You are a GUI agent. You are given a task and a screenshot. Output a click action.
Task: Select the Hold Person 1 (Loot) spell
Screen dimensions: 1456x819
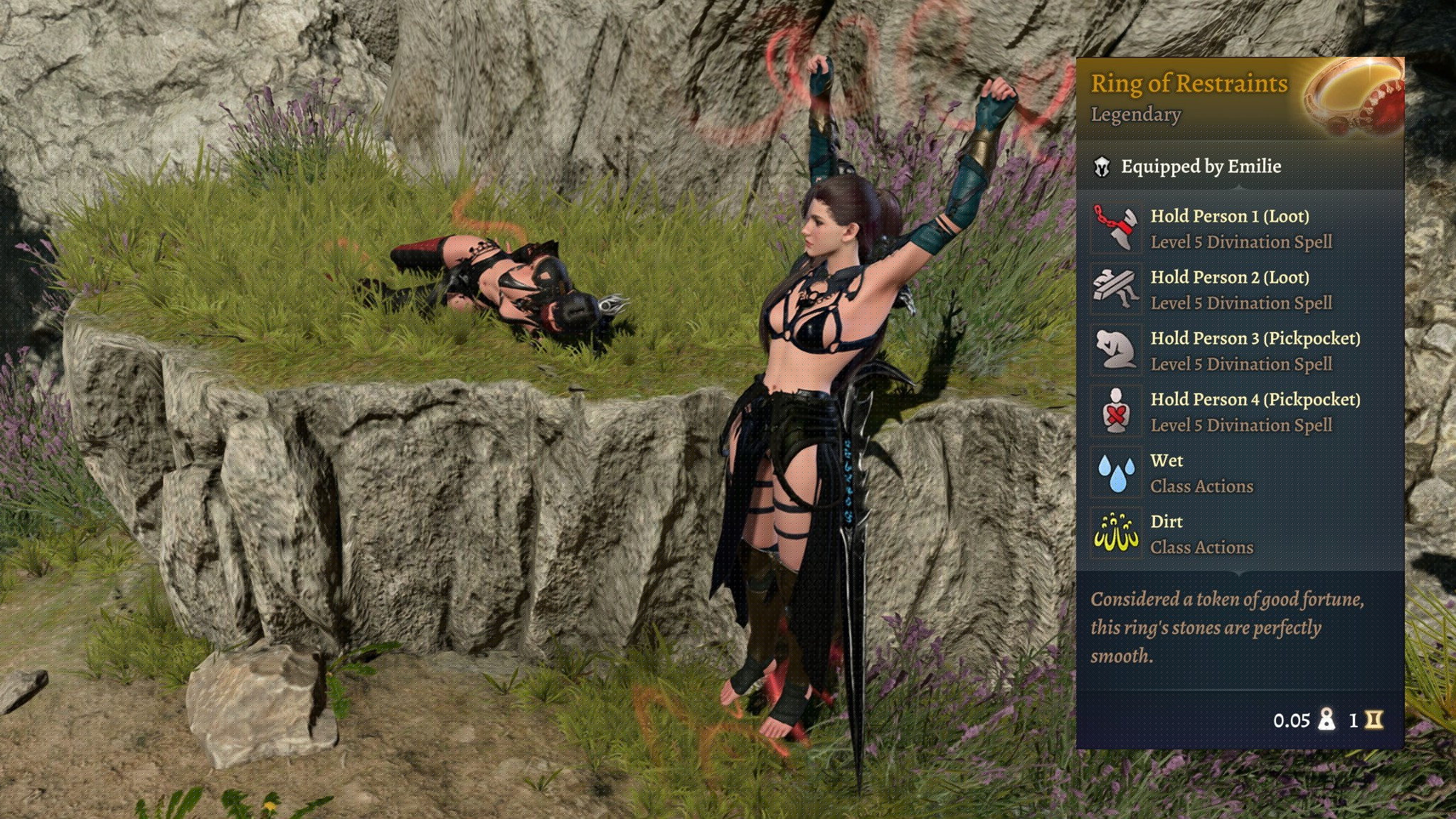1115,228
